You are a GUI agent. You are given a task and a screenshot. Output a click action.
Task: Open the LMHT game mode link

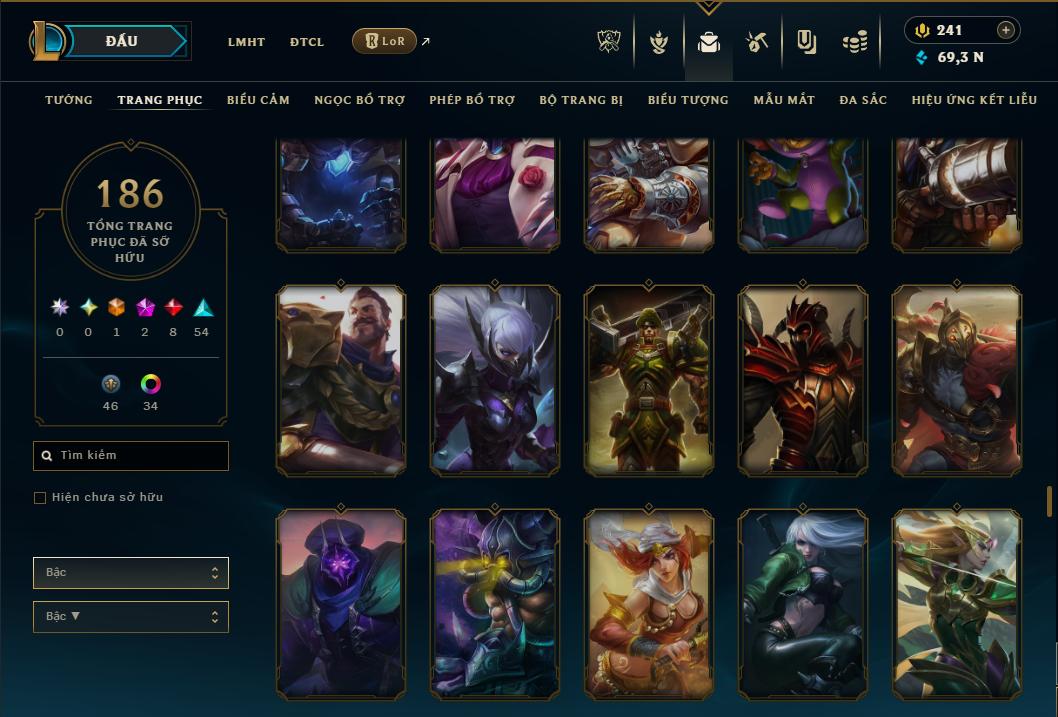pos(246,42)
